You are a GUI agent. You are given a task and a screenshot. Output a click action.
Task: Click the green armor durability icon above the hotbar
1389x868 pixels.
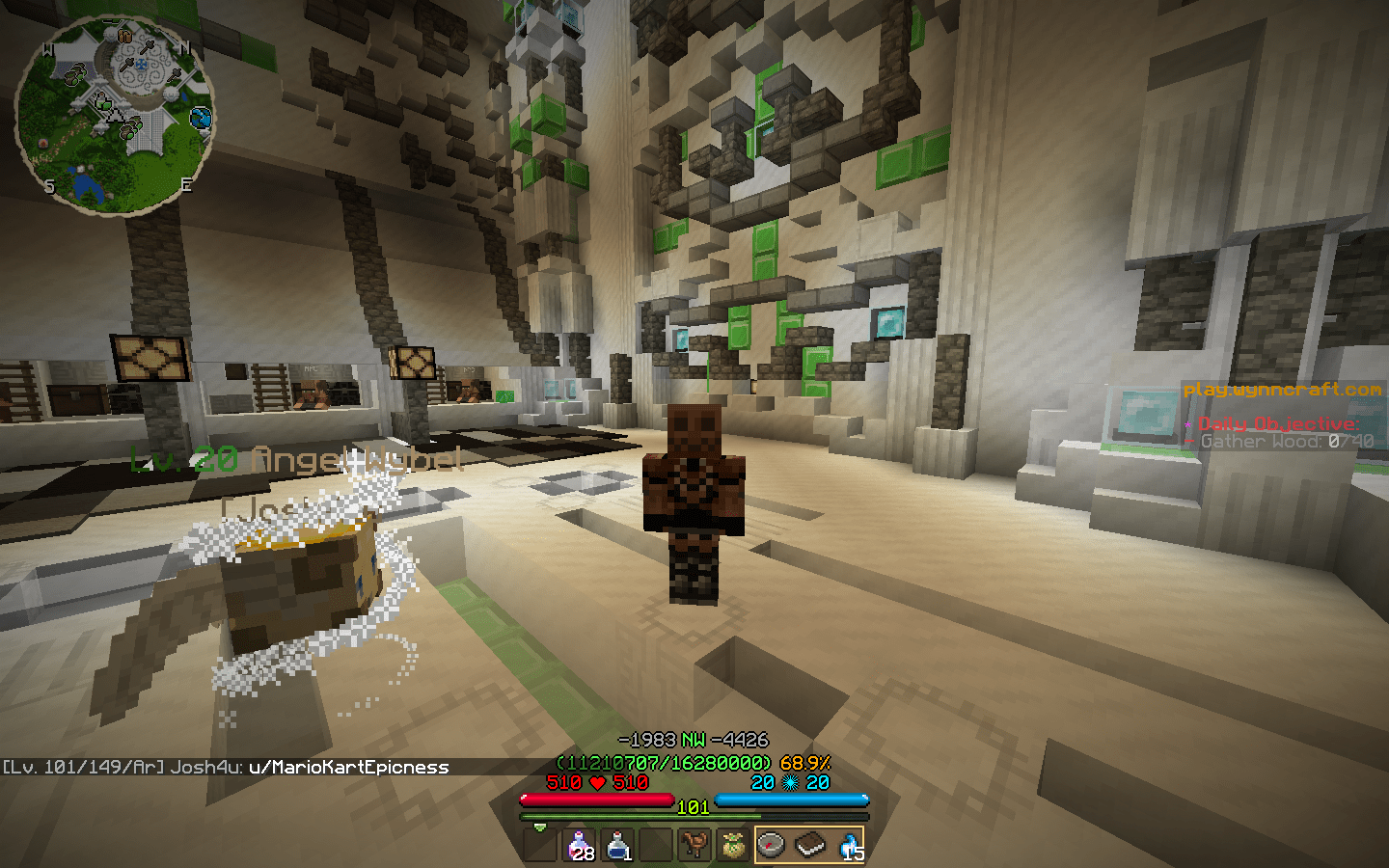(538, 826)
